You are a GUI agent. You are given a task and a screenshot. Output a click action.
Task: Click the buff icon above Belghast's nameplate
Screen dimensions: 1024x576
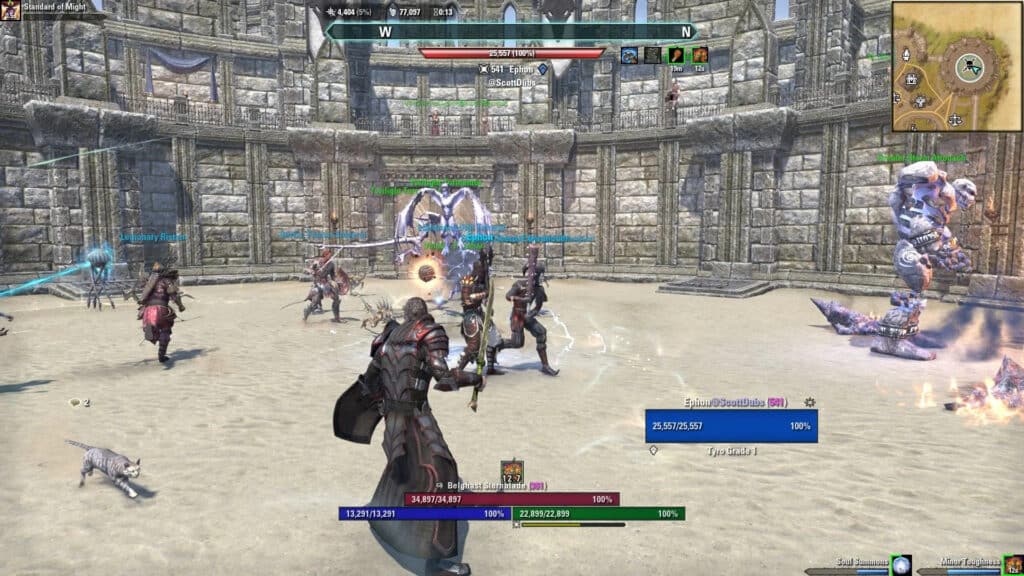[x=512, y=470]
